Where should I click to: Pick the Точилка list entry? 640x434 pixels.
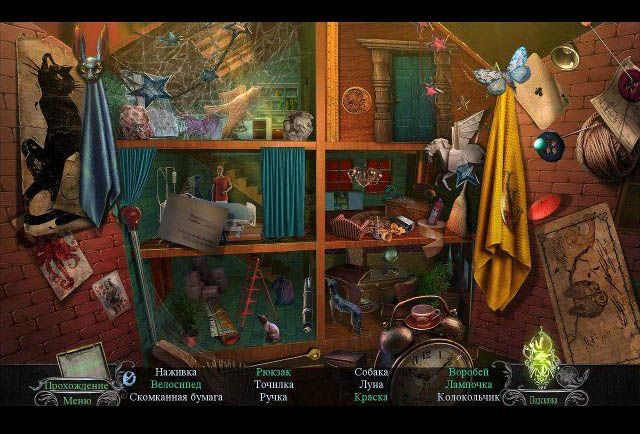click(x=272, y=384)
